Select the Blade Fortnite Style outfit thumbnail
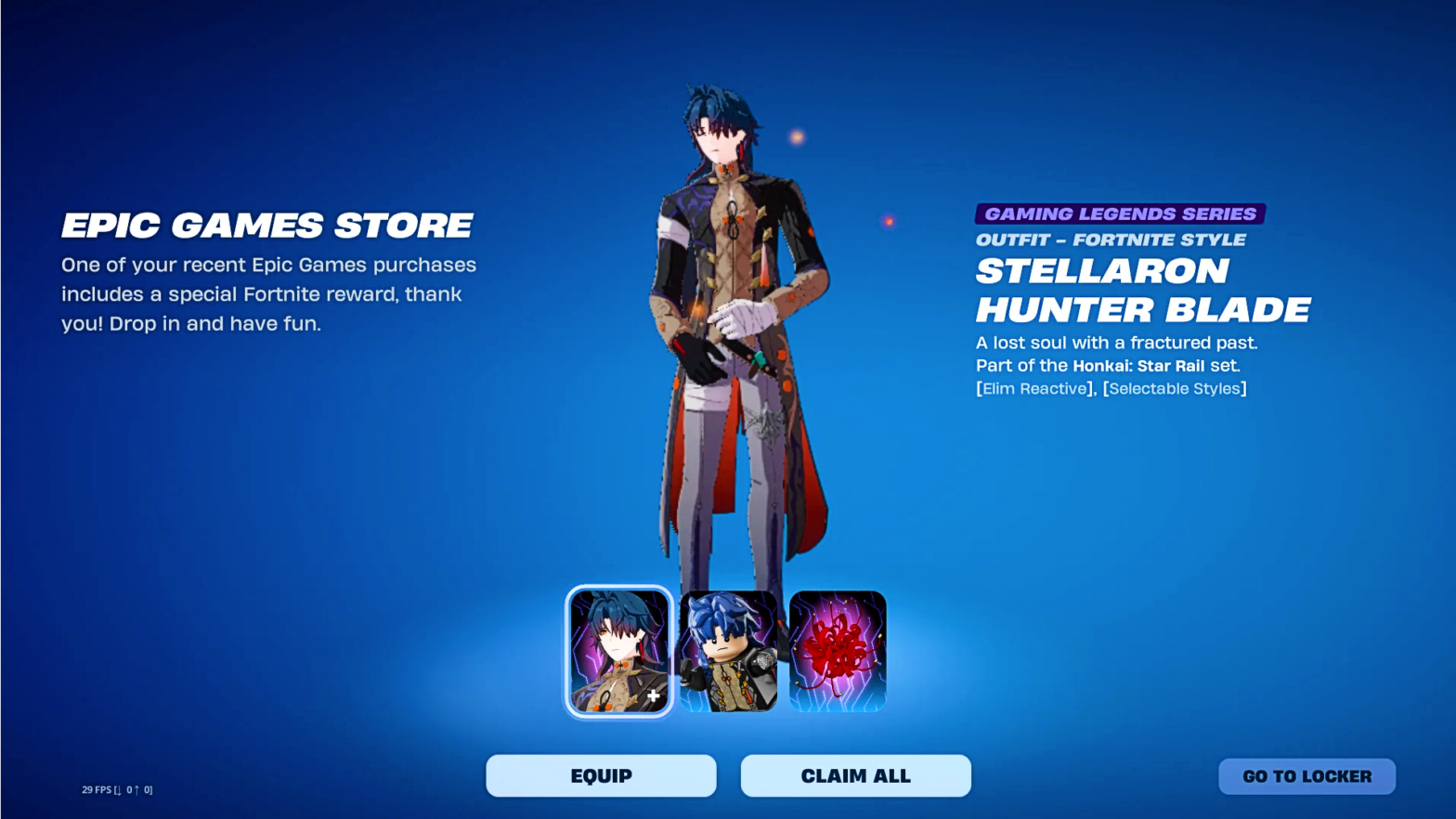Image resolution: width=1456 pixels, height=819 pixels. pos(617,650)
